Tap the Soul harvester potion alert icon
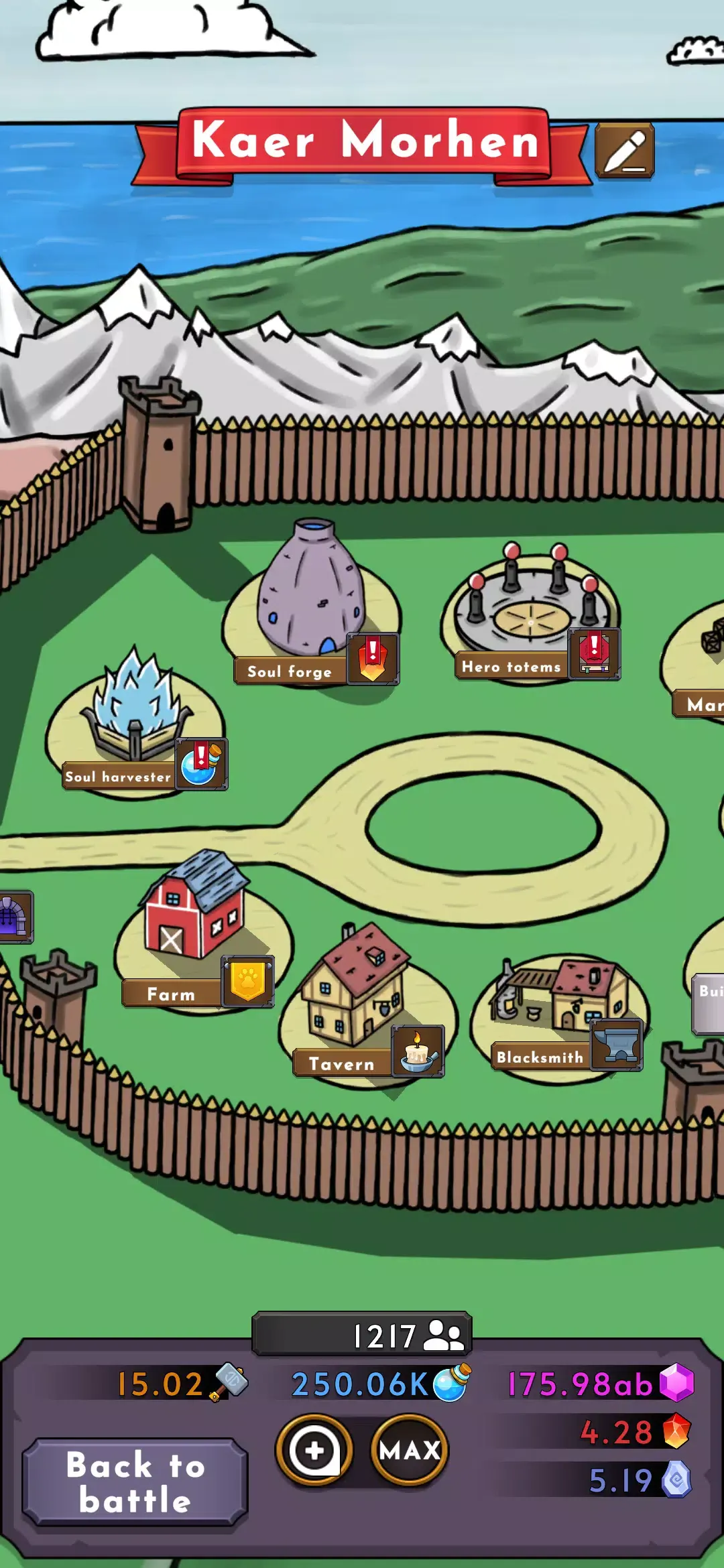724x1568 pixels. click(201, 764)
